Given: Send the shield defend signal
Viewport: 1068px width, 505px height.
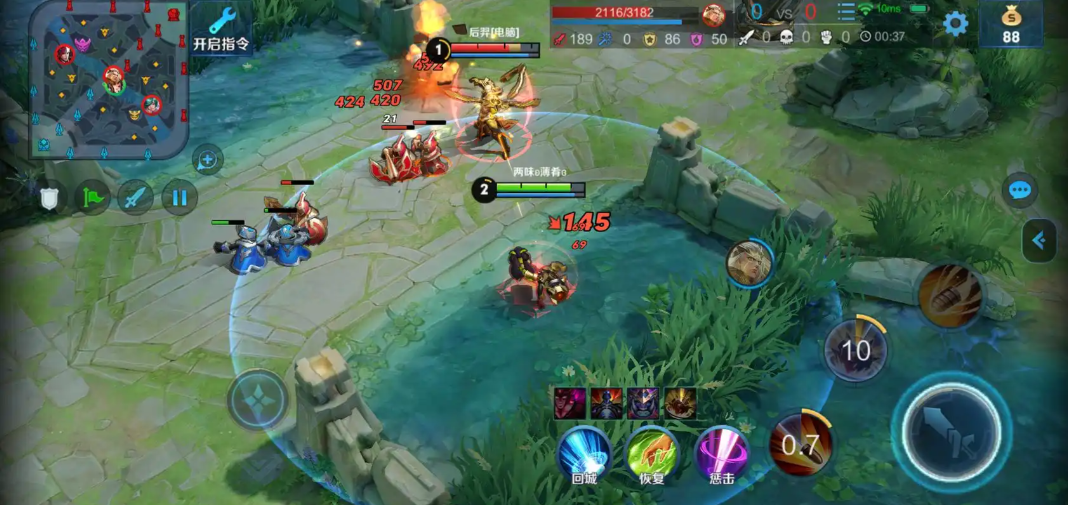Looking at the screenshot, I should pos(50,198).
